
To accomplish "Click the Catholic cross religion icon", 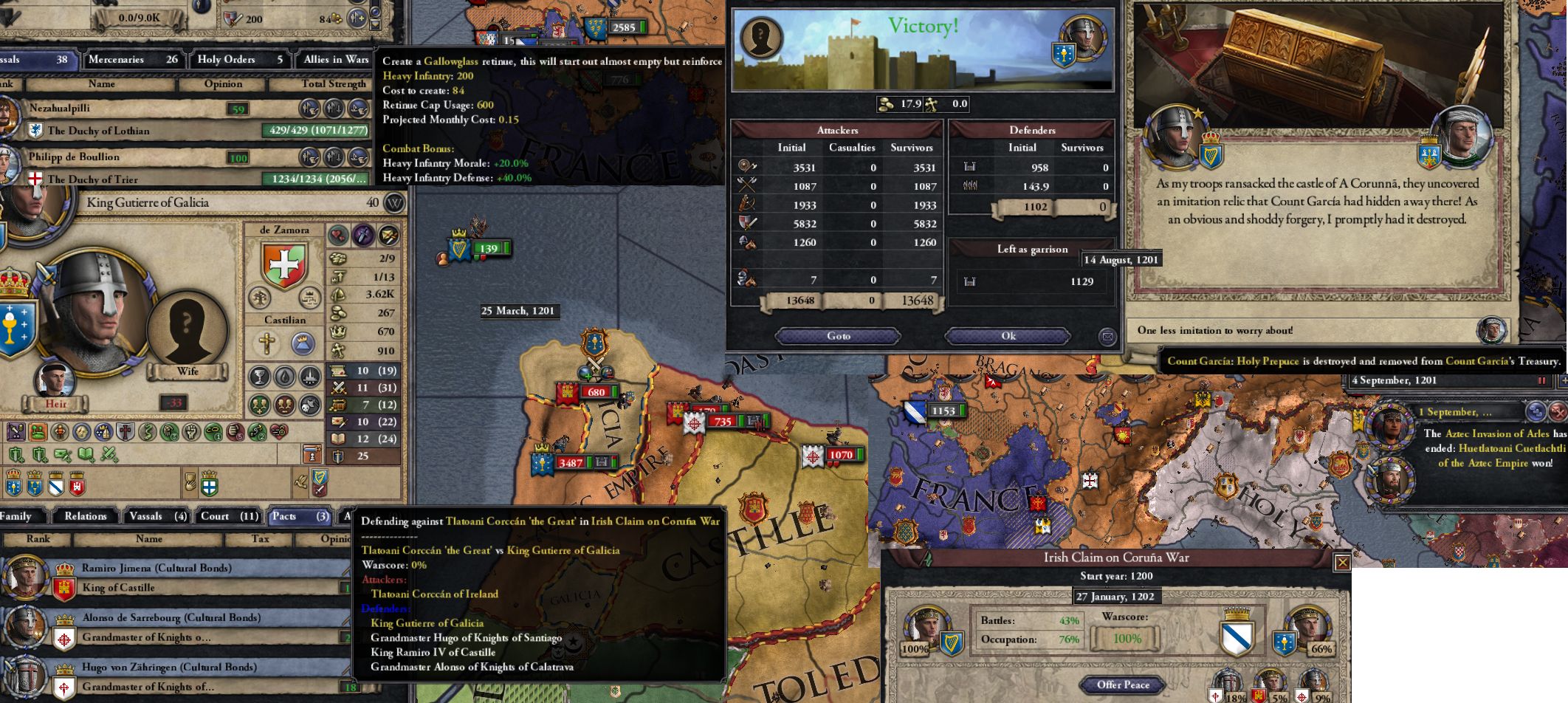I will coord(268,344).
